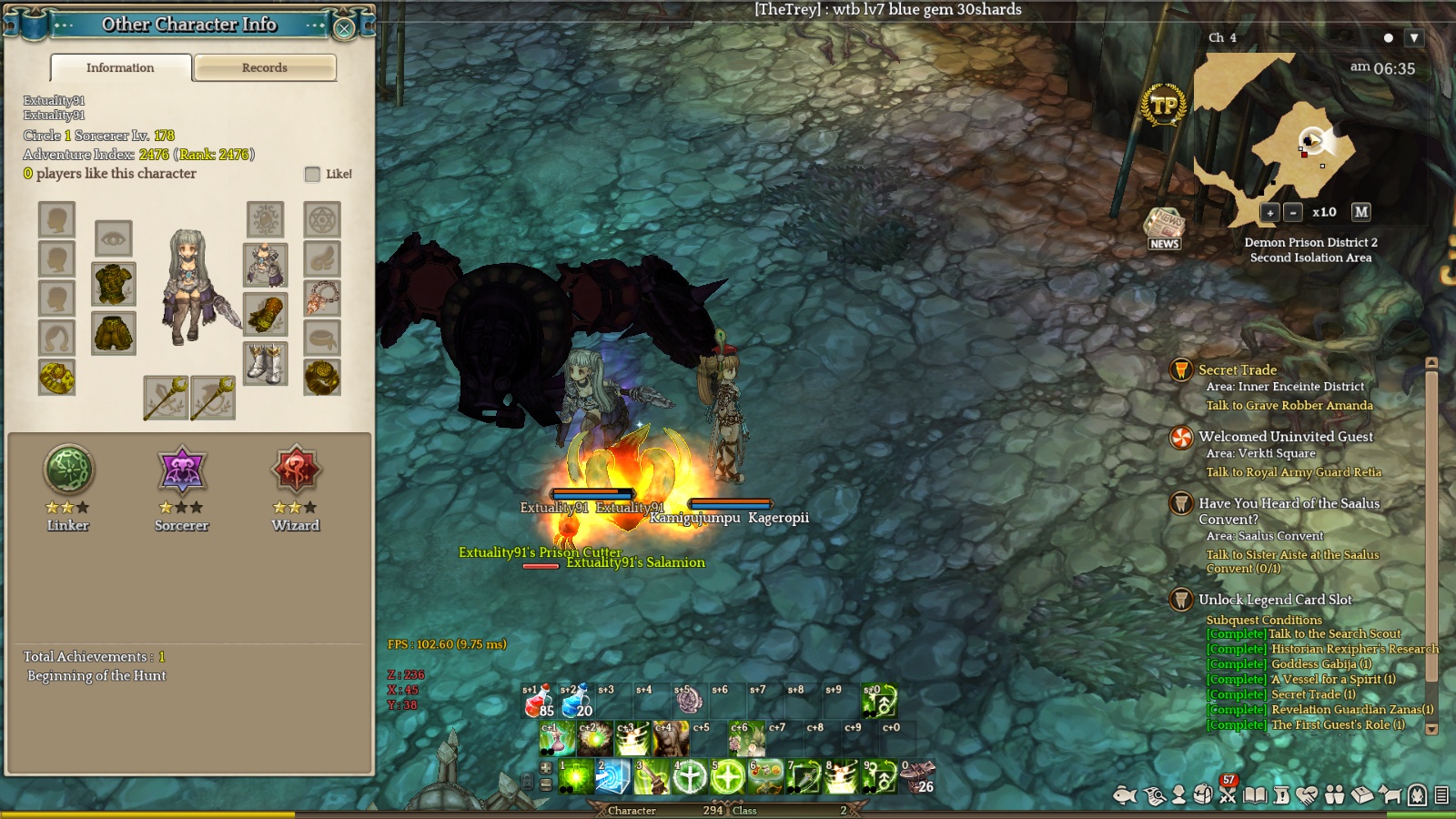Zoom in the minimap with plus button
This screenshot has width=1456, height=819.
coord(1270,212)
